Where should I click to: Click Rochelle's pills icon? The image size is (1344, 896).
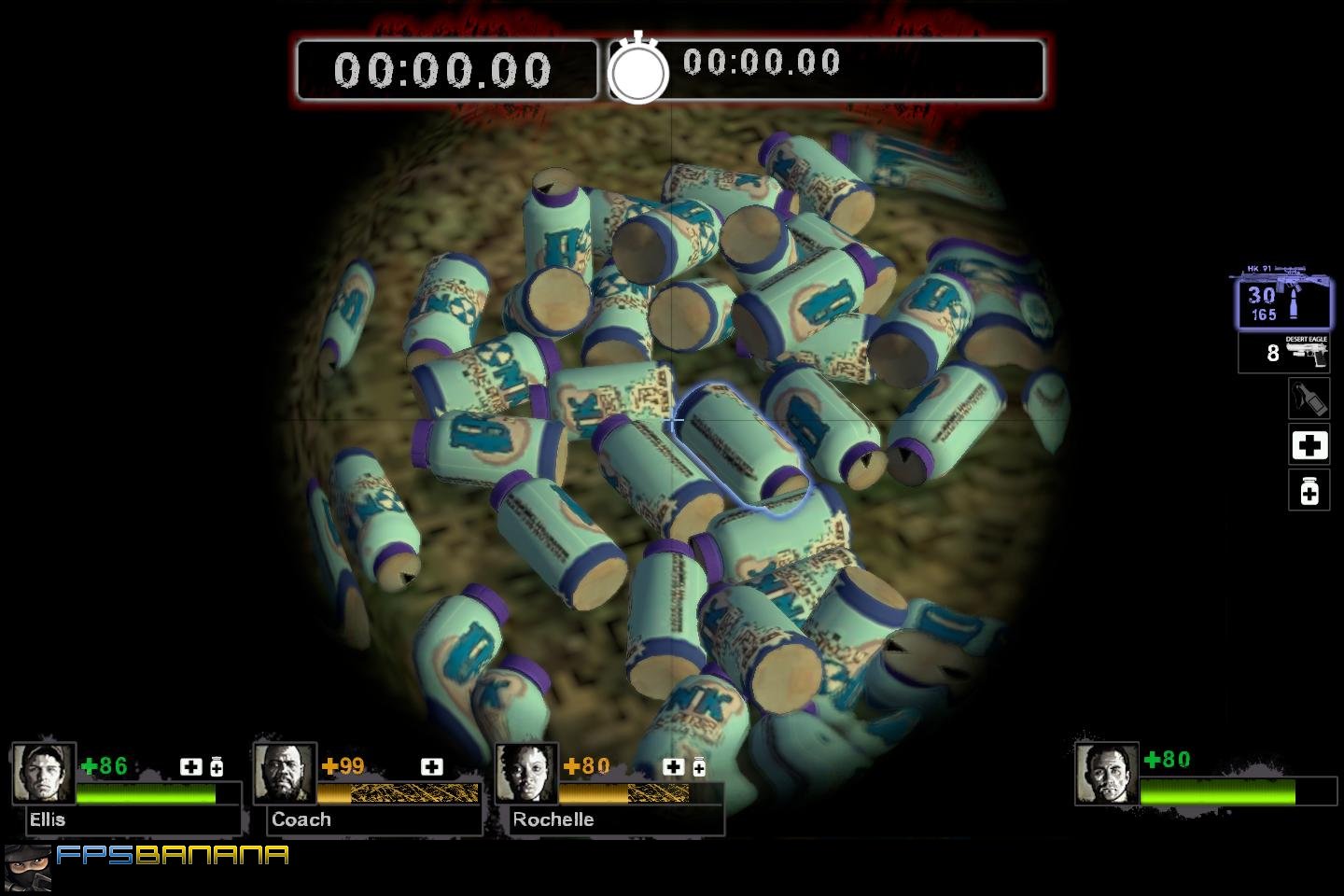click(x=699, y=766)
